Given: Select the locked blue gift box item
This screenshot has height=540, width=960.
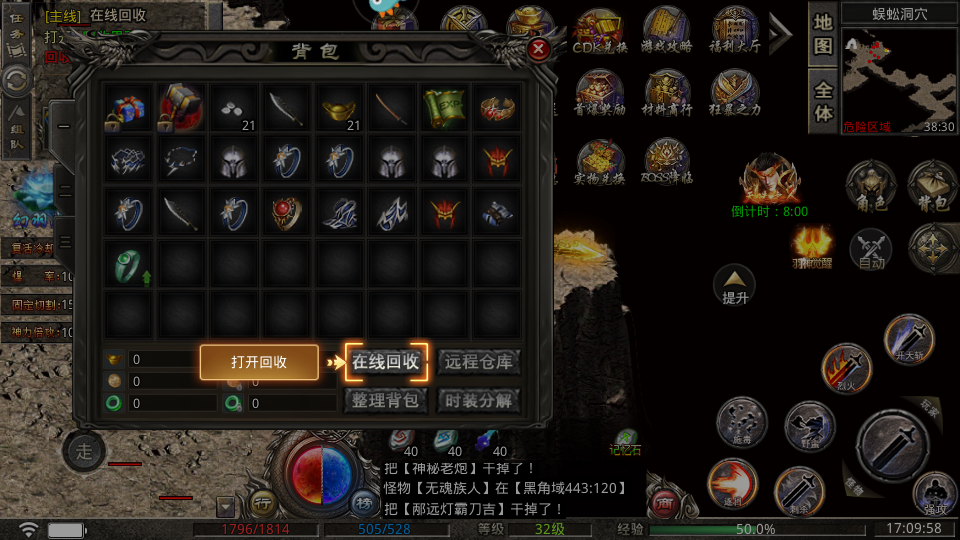Looking at the screenshot, I should (x=127, y=108).
